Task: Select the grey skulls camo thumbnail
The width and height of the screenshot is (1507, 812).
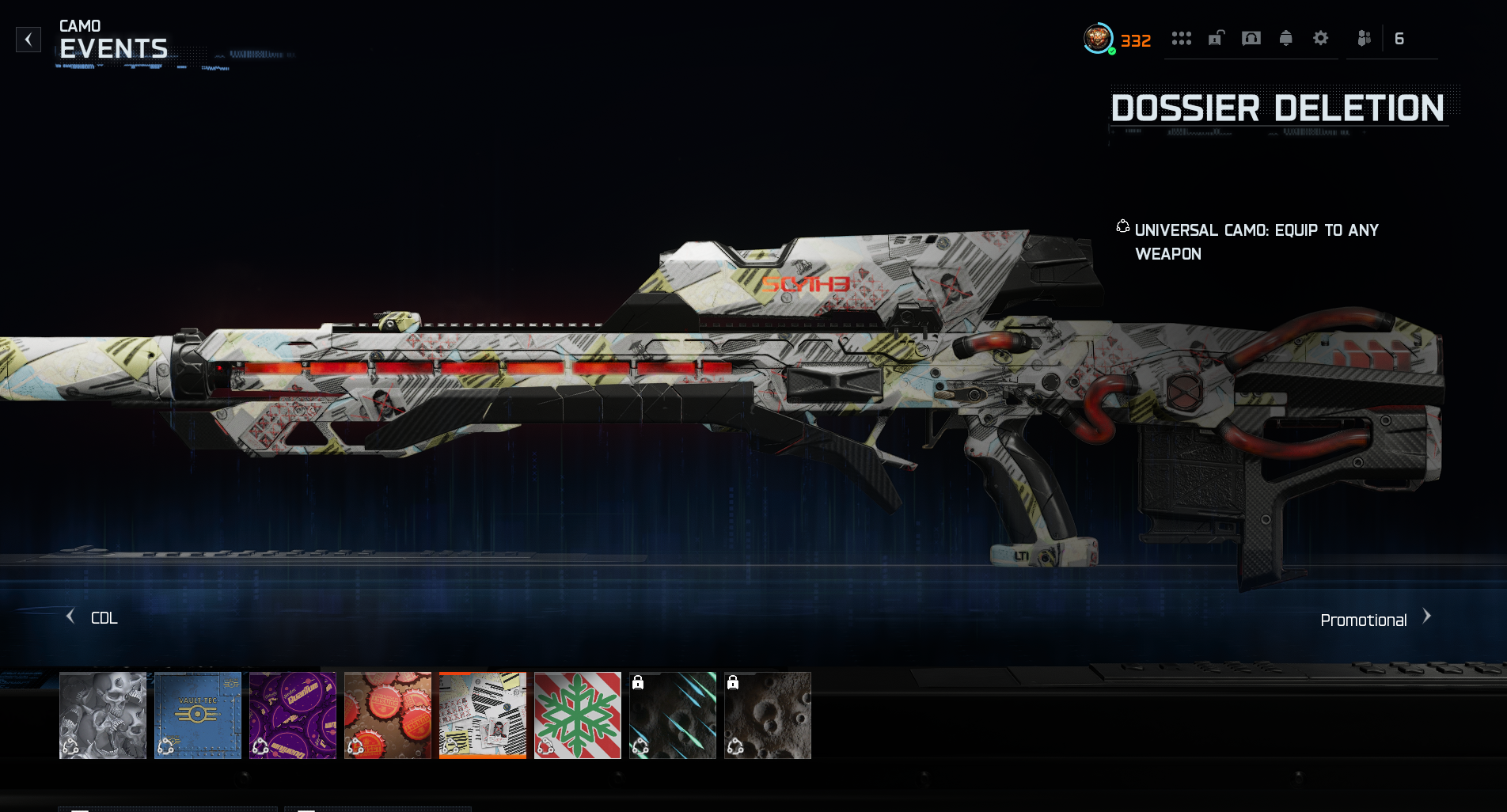Action: click(103, 715)
